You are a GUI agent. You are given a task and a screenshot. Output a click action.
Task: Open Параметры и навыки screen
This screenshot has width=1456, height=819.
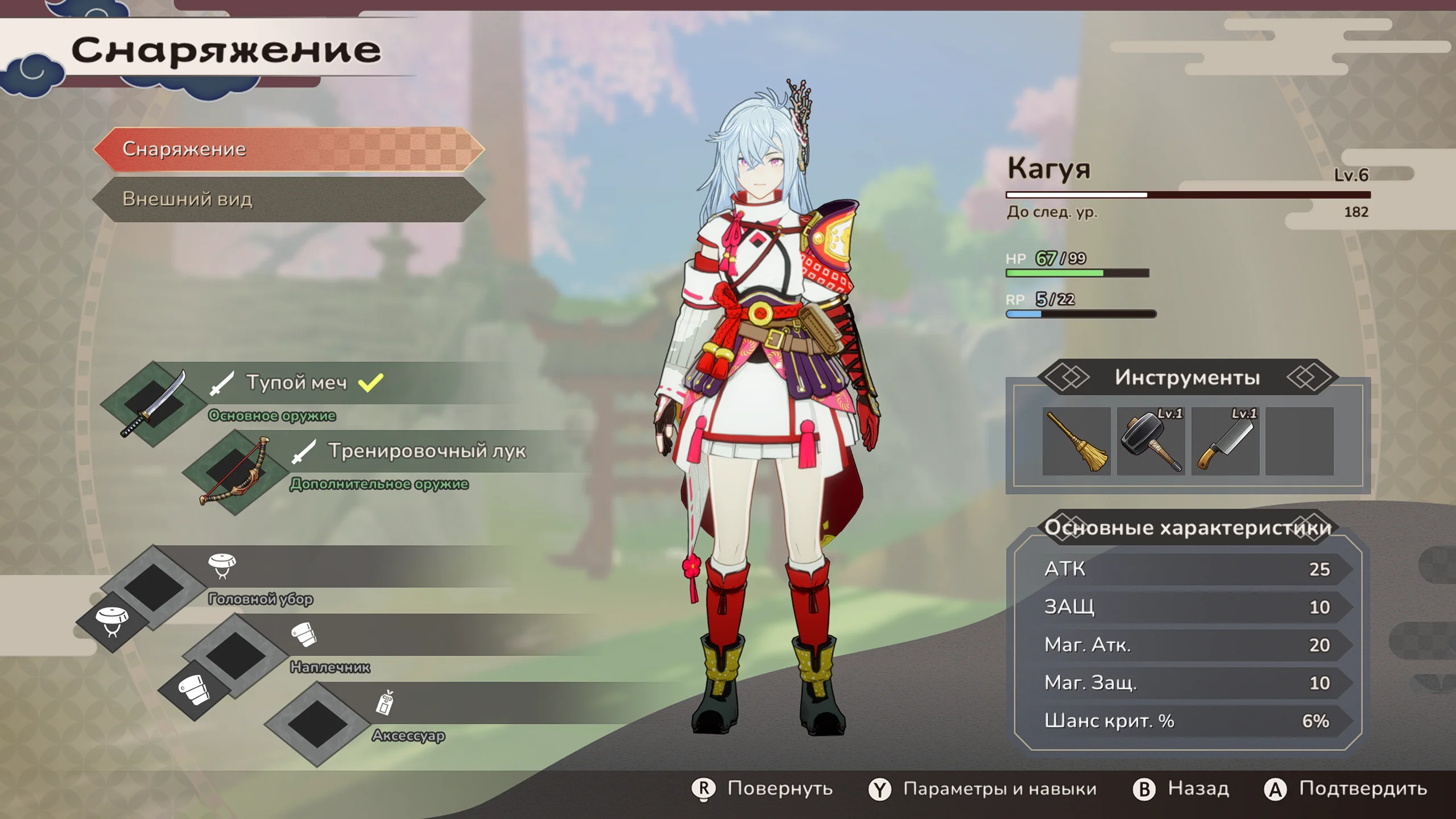coord(983,789)
